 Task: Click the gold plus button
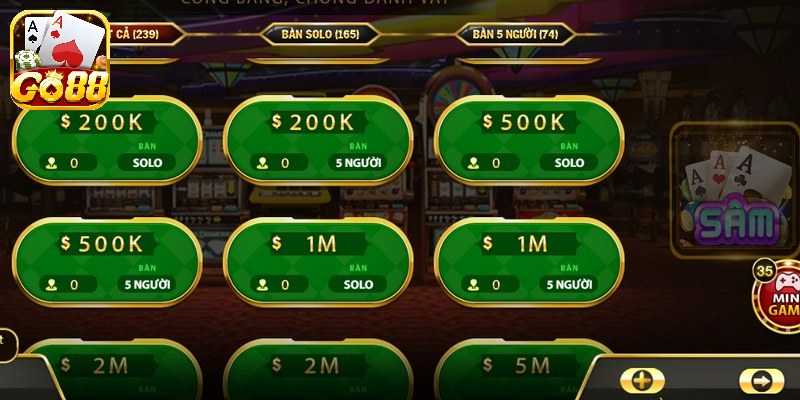tap(642, 381)
